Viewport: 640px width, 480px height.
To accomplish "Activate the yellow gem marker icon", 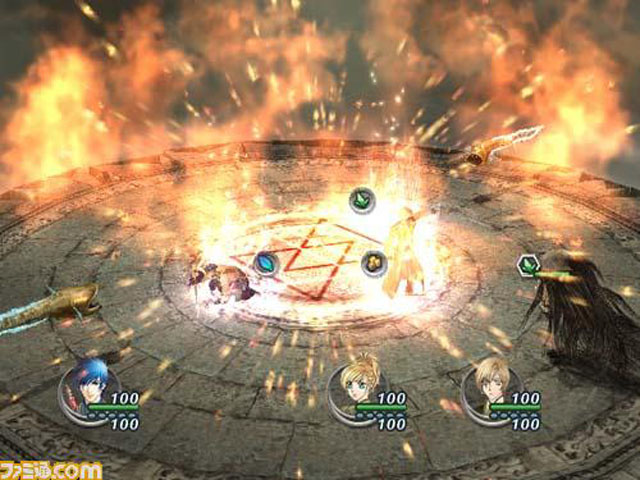I will (373, 262).
